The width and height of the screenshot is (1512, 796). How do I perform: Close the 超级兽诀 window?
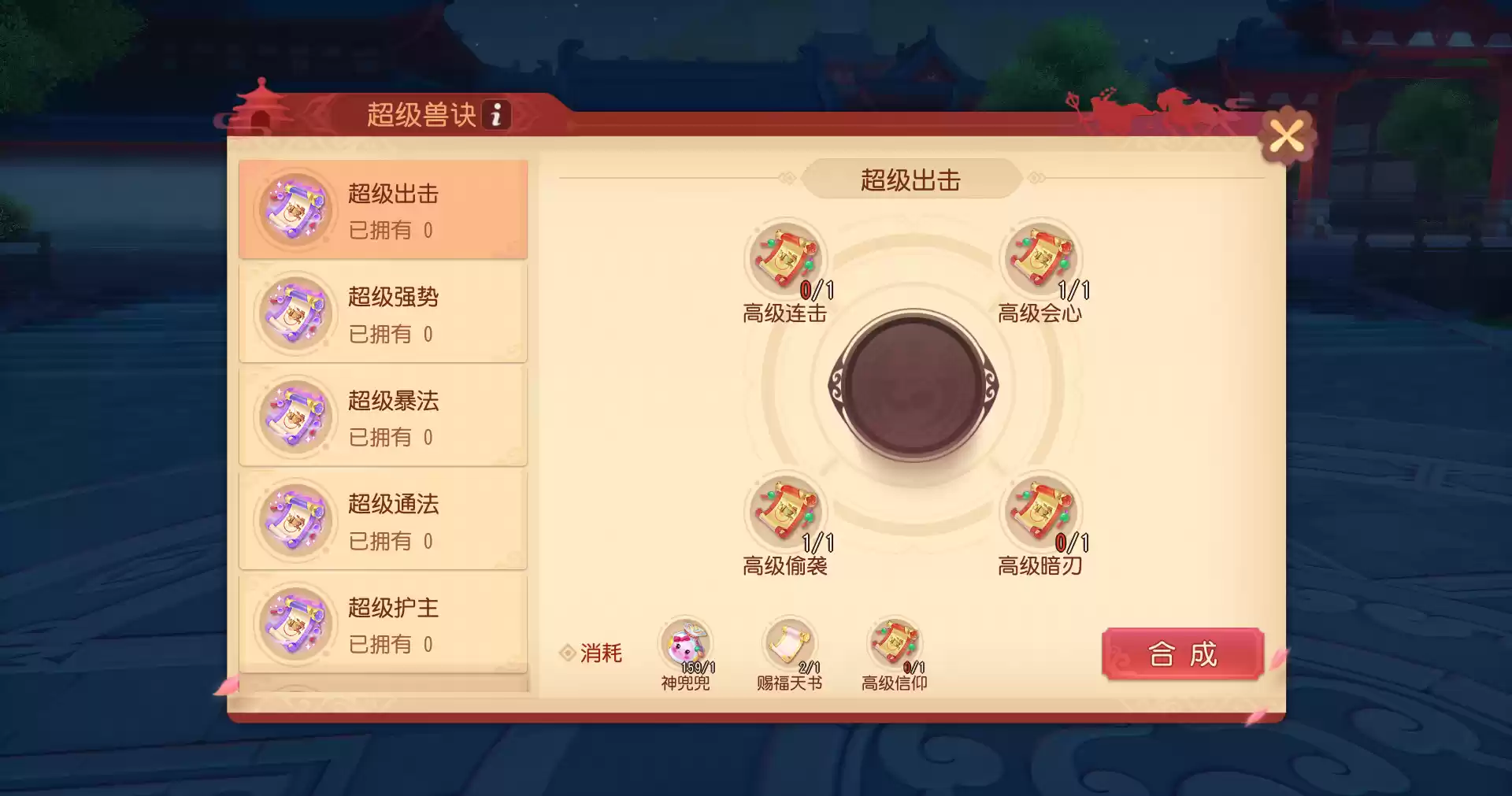1287,135
